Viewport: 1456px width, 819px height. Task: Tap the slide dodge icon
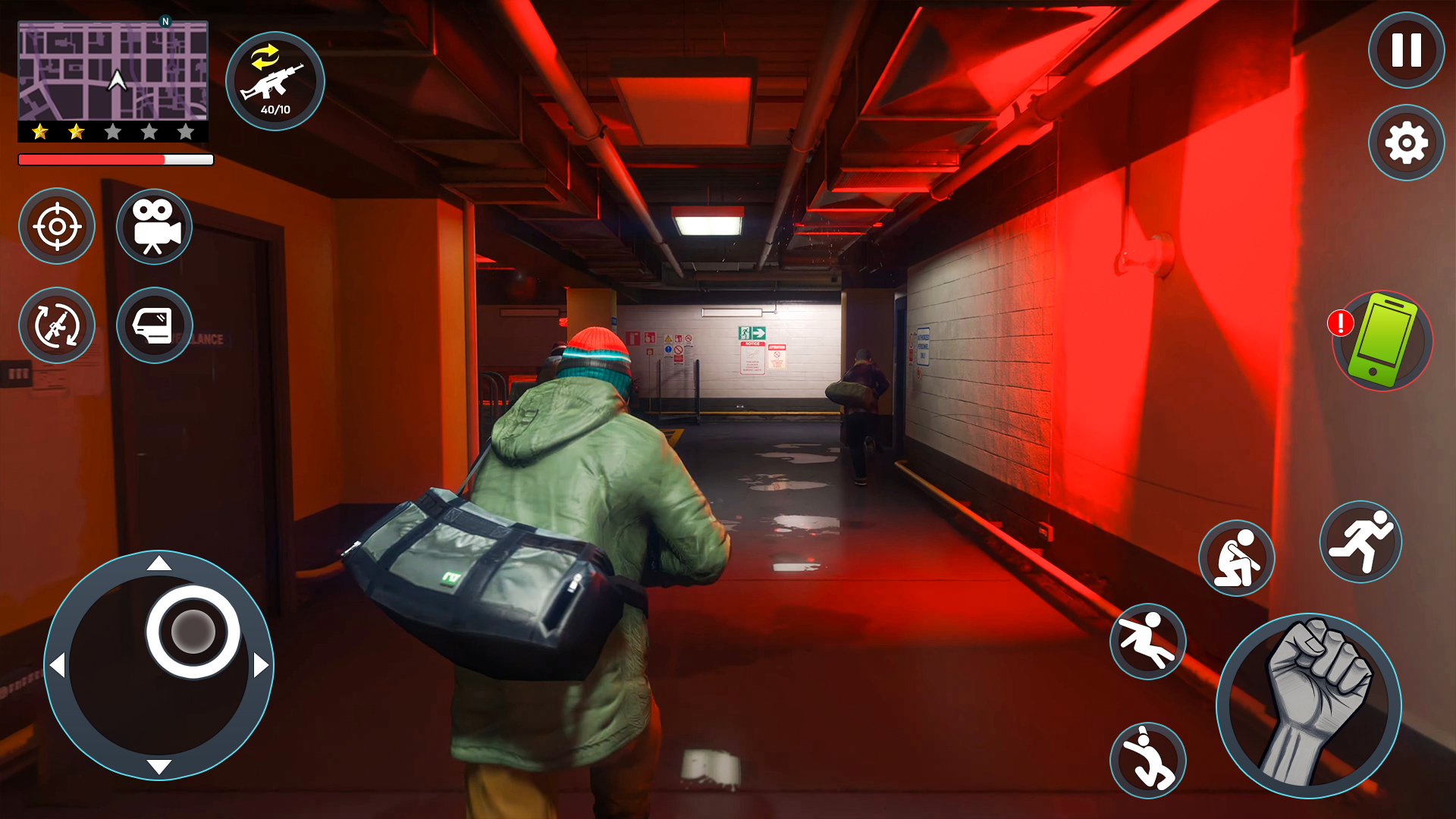click(1147, 641)
